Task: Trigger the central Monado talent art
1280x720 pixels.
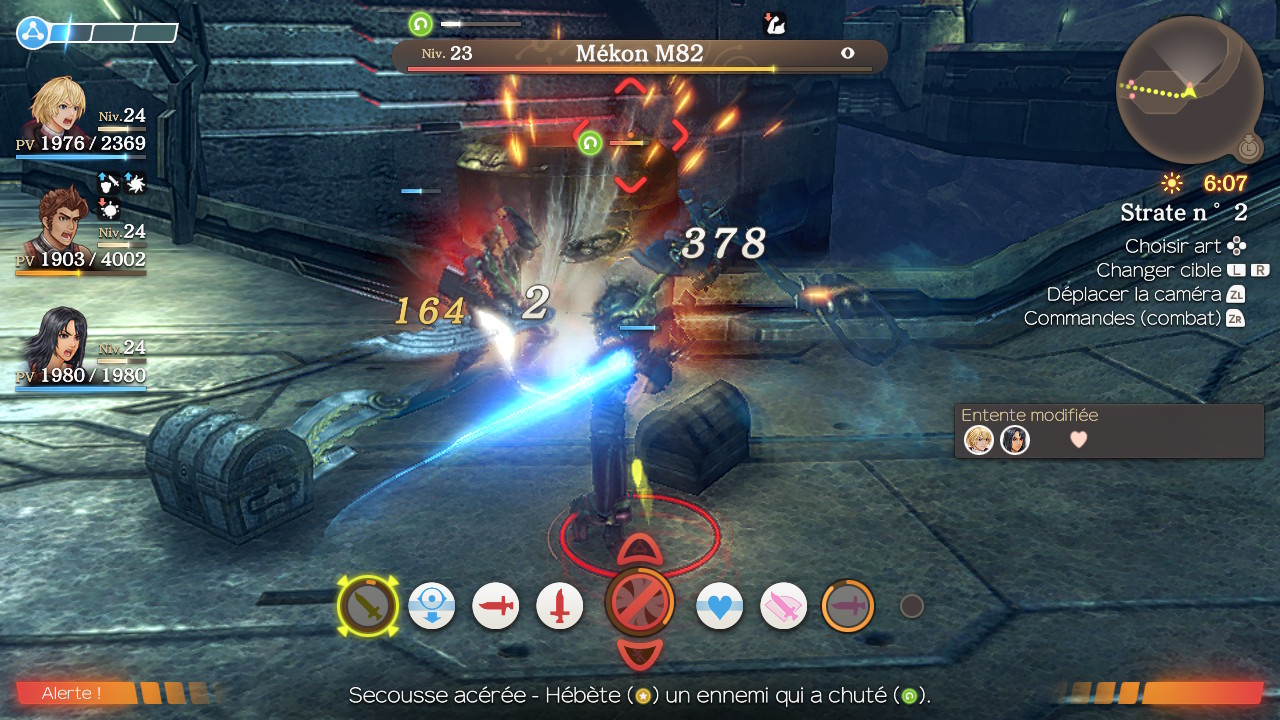Action: pos(640,603)
